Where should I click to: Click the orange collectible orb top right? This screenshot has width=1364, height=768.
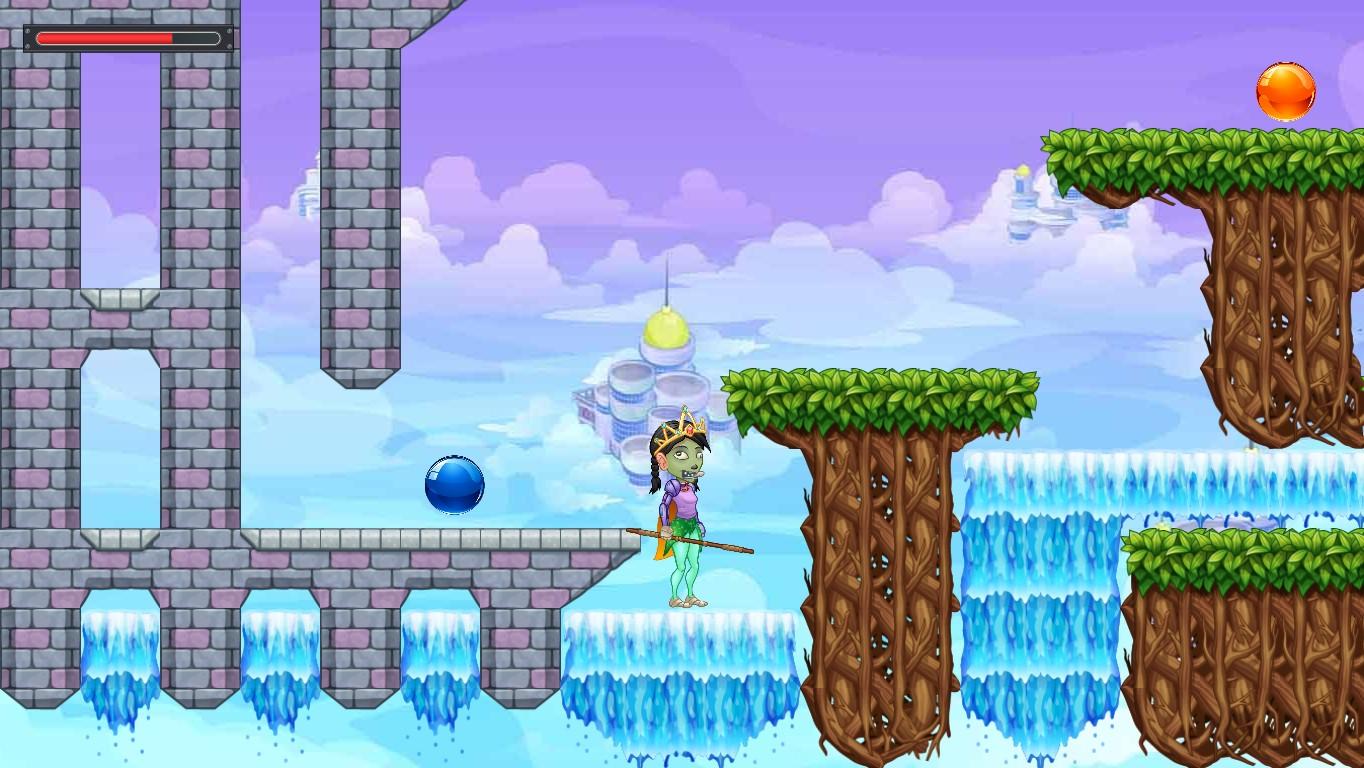tap(1286, 91)
